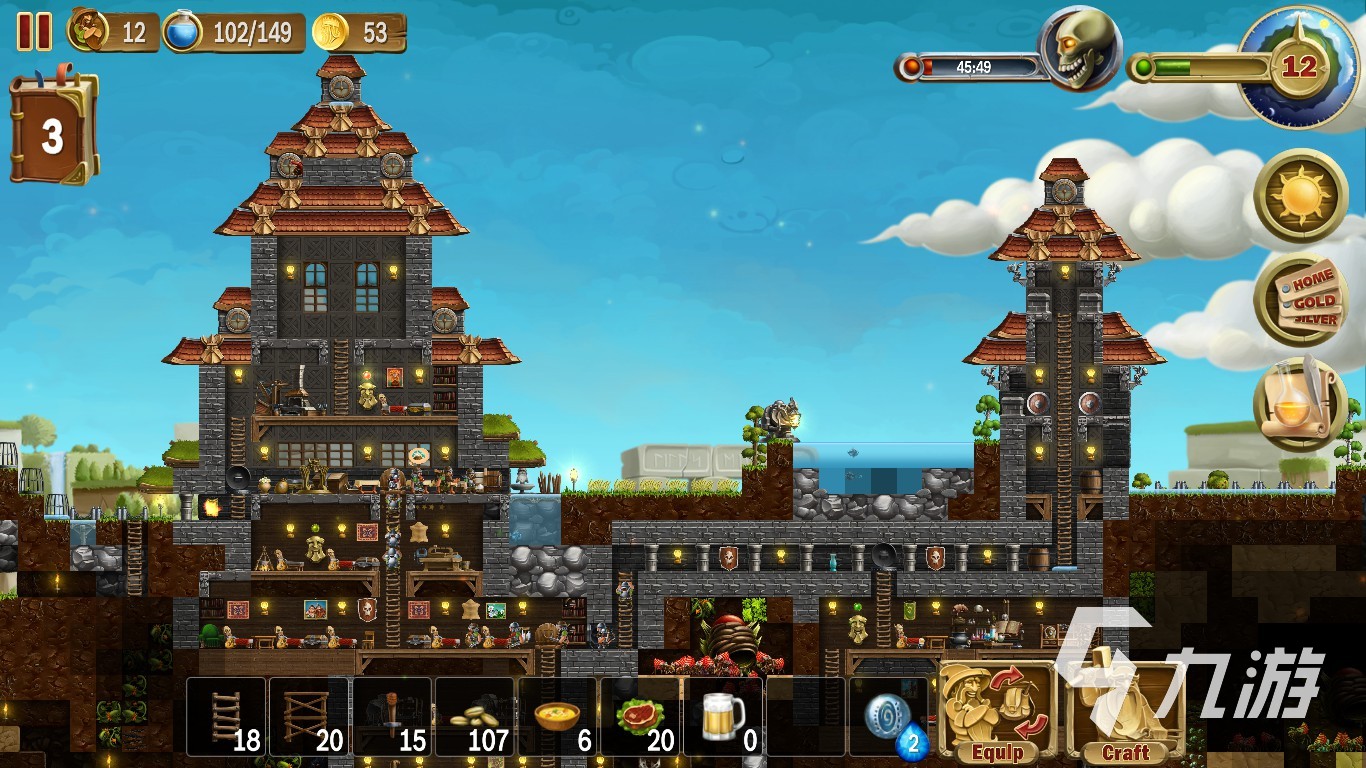Select the soup bowl slot
Screen dimensions: 1366x768
point(558,716)
